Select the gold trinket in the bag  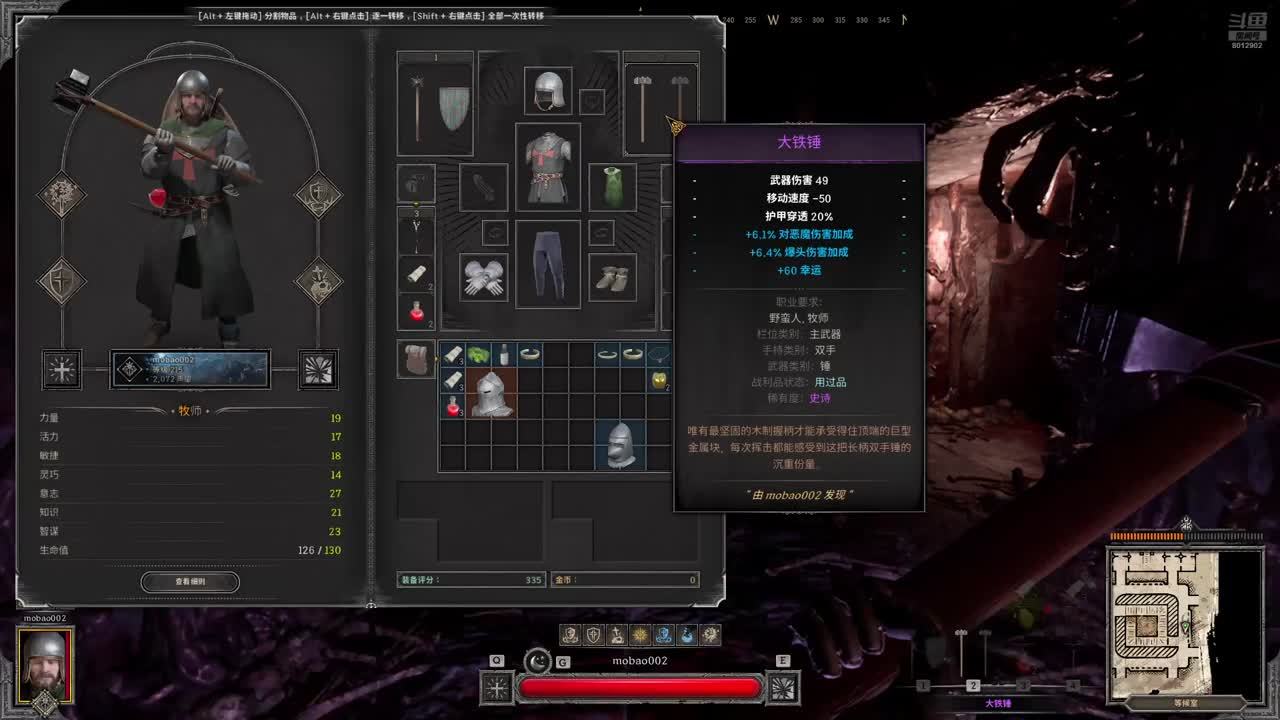click(658, 380)
